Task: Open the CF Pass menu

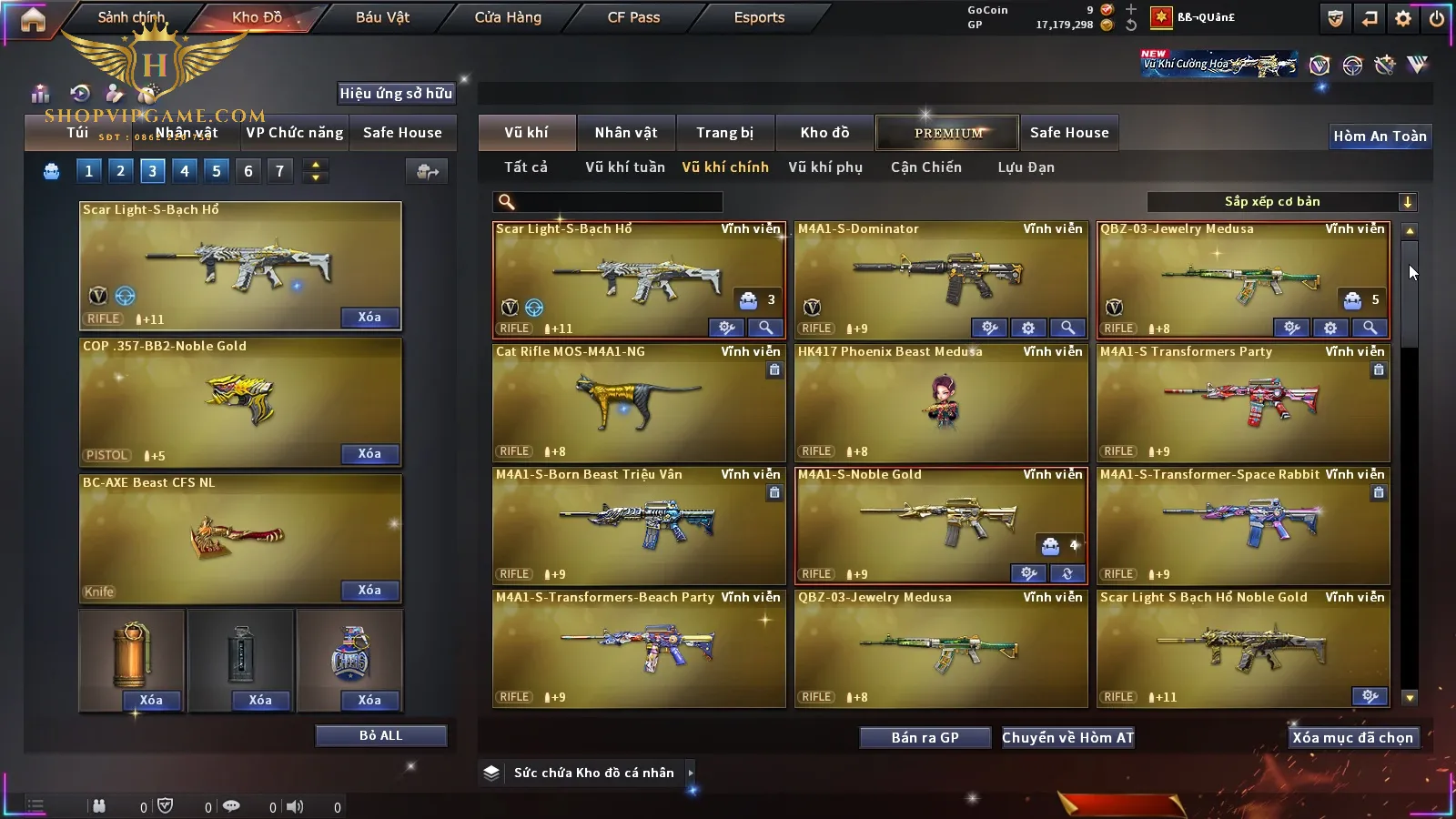Action: coord(633,17)
